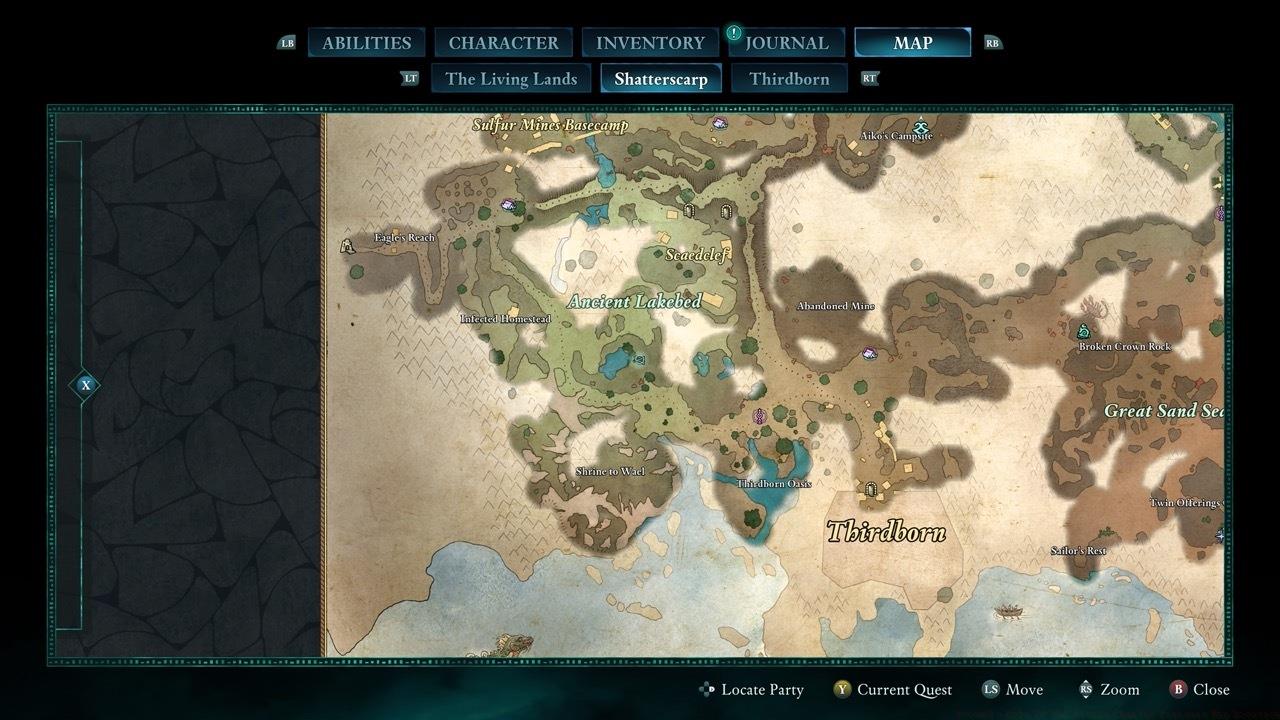
Task: Select the boat icon in the southern sea
Action: [1009, 610]
